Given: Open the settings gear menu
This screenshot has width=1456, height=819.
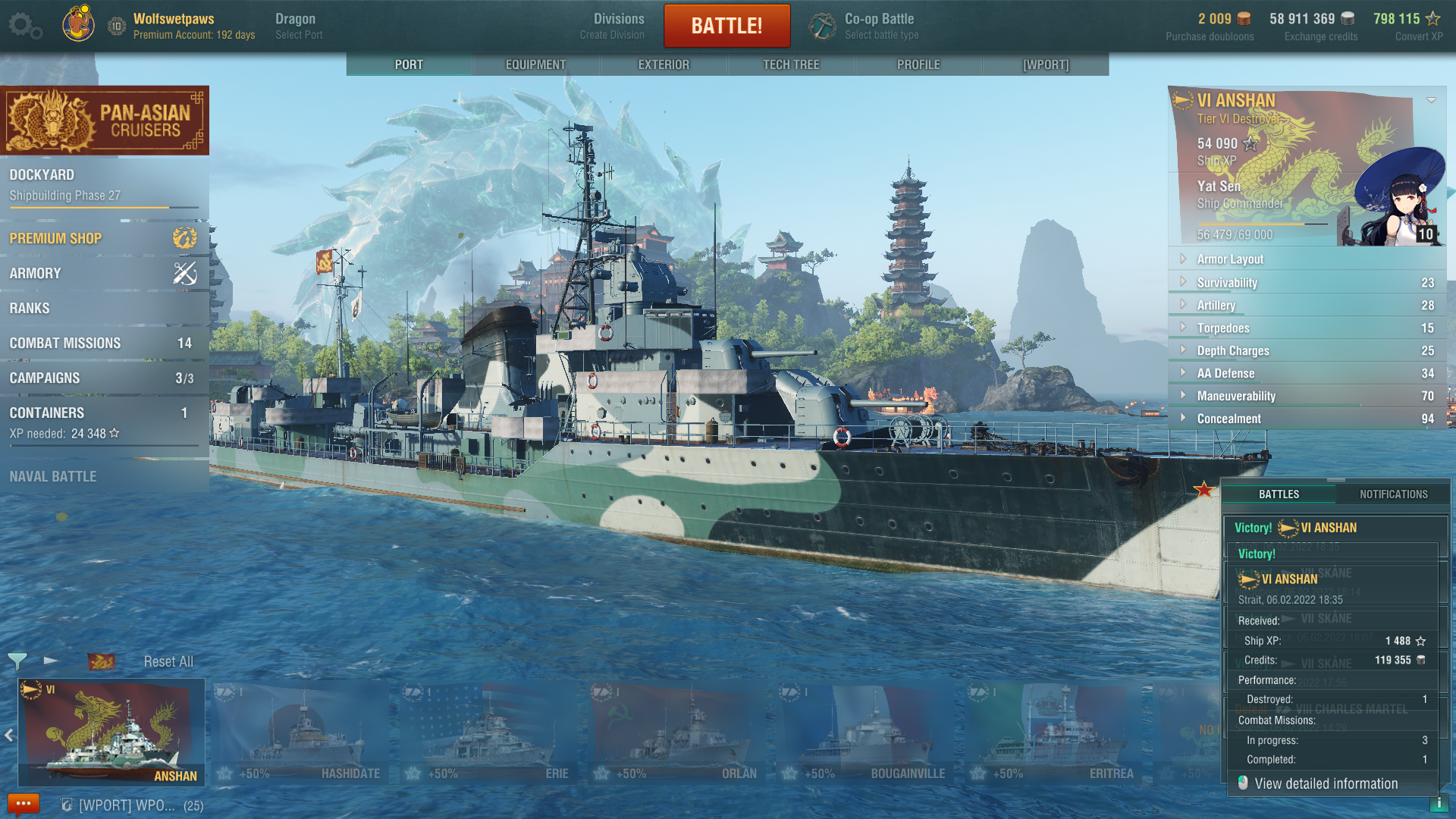Looking at the screenshot, I should 24,26.
